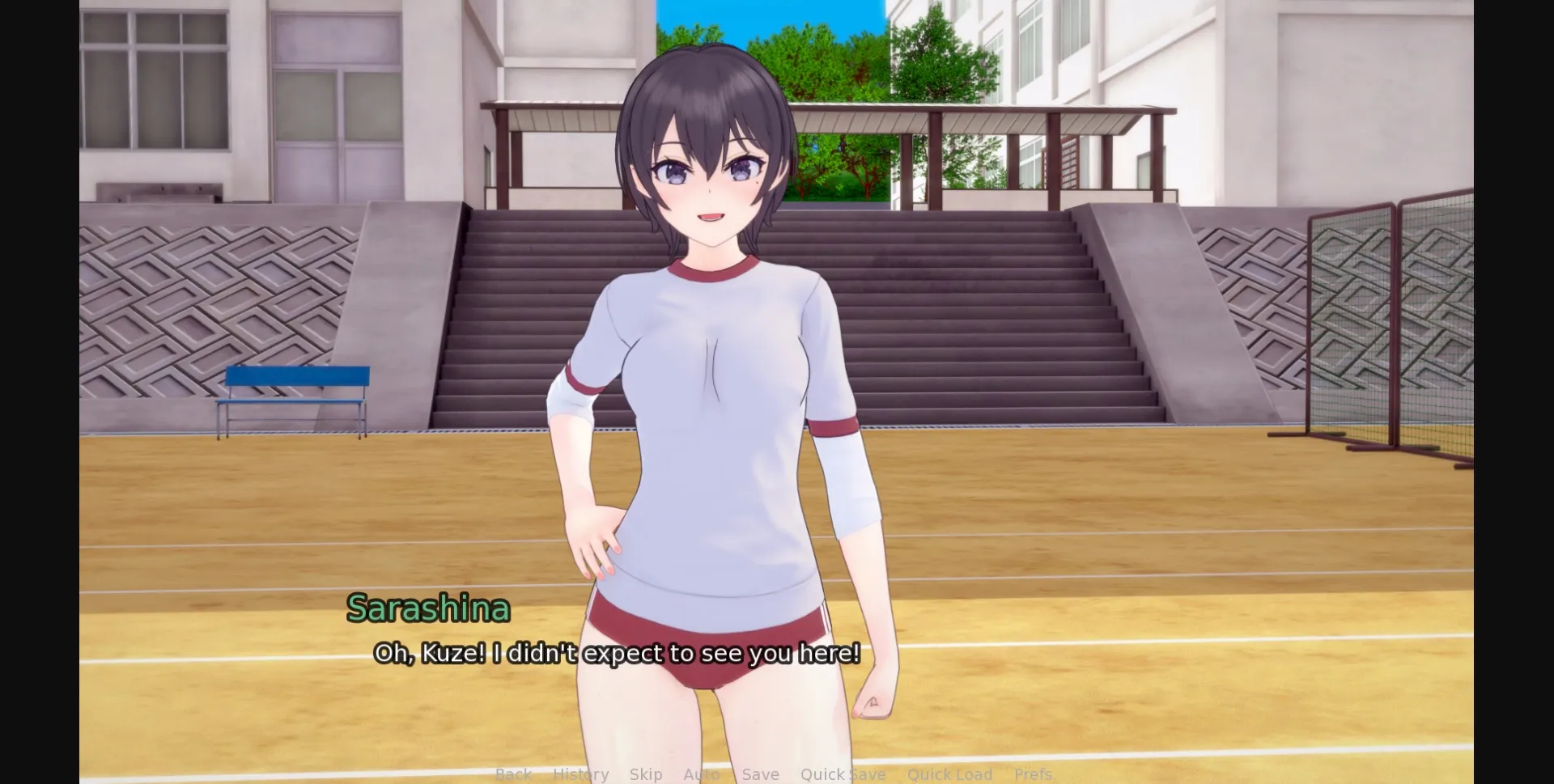Image resolution: width=1554 pixels, height=784 pixels.
Task: Click Quick Load to restore progress
Action: coord(949,774)
